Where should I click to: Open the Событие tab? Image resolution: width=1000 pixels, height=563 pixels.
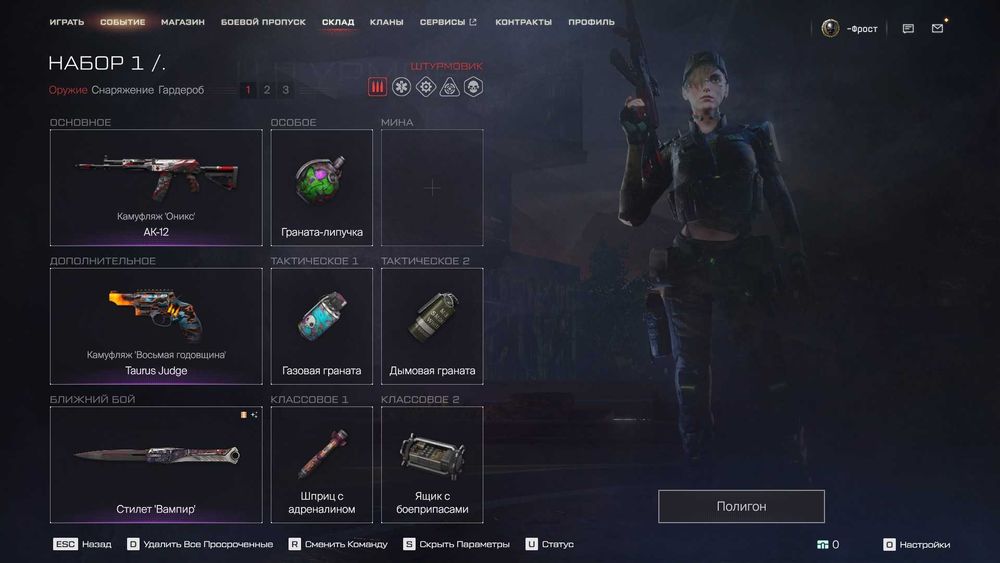(123, 22)
